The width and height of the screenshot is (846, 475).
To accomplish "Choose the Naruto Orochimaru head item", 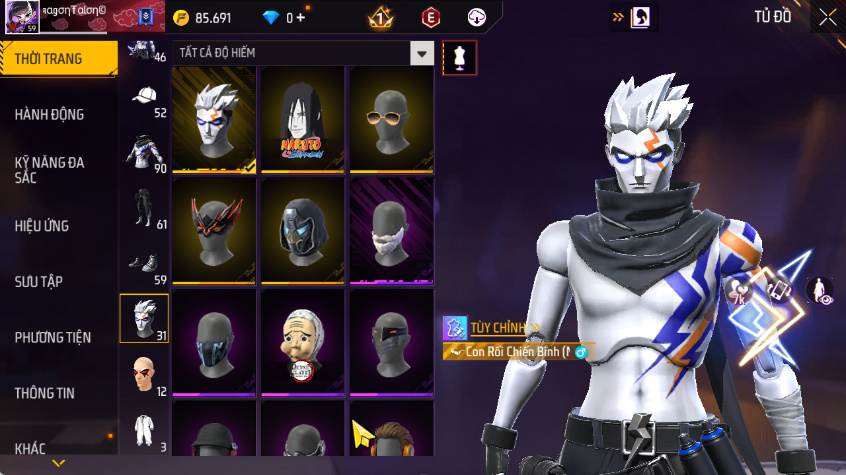I will [303, 119].
